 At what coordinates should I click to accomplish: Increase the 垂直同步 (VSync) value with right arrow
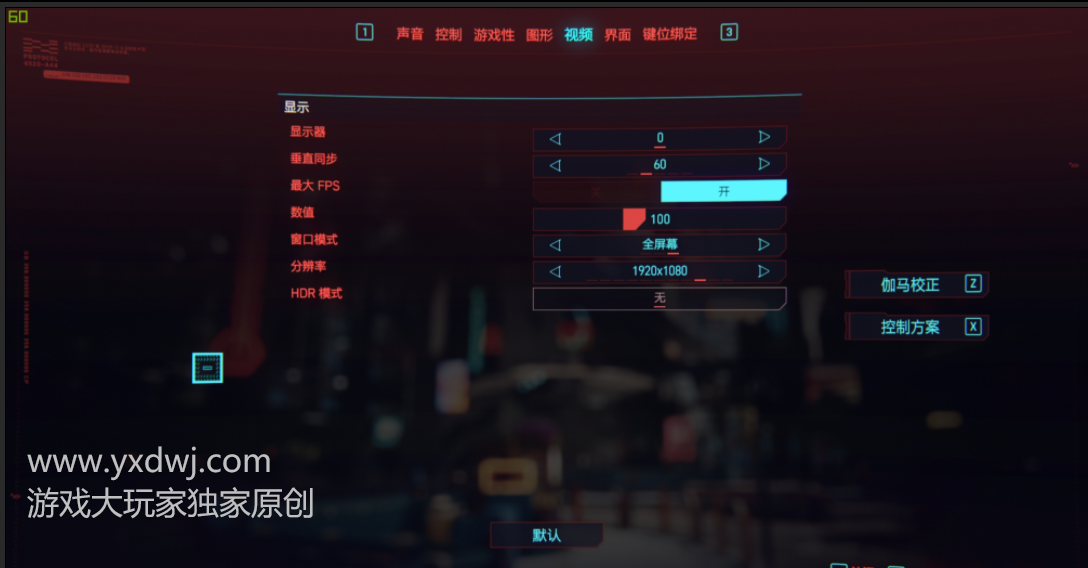coord(764,164)
